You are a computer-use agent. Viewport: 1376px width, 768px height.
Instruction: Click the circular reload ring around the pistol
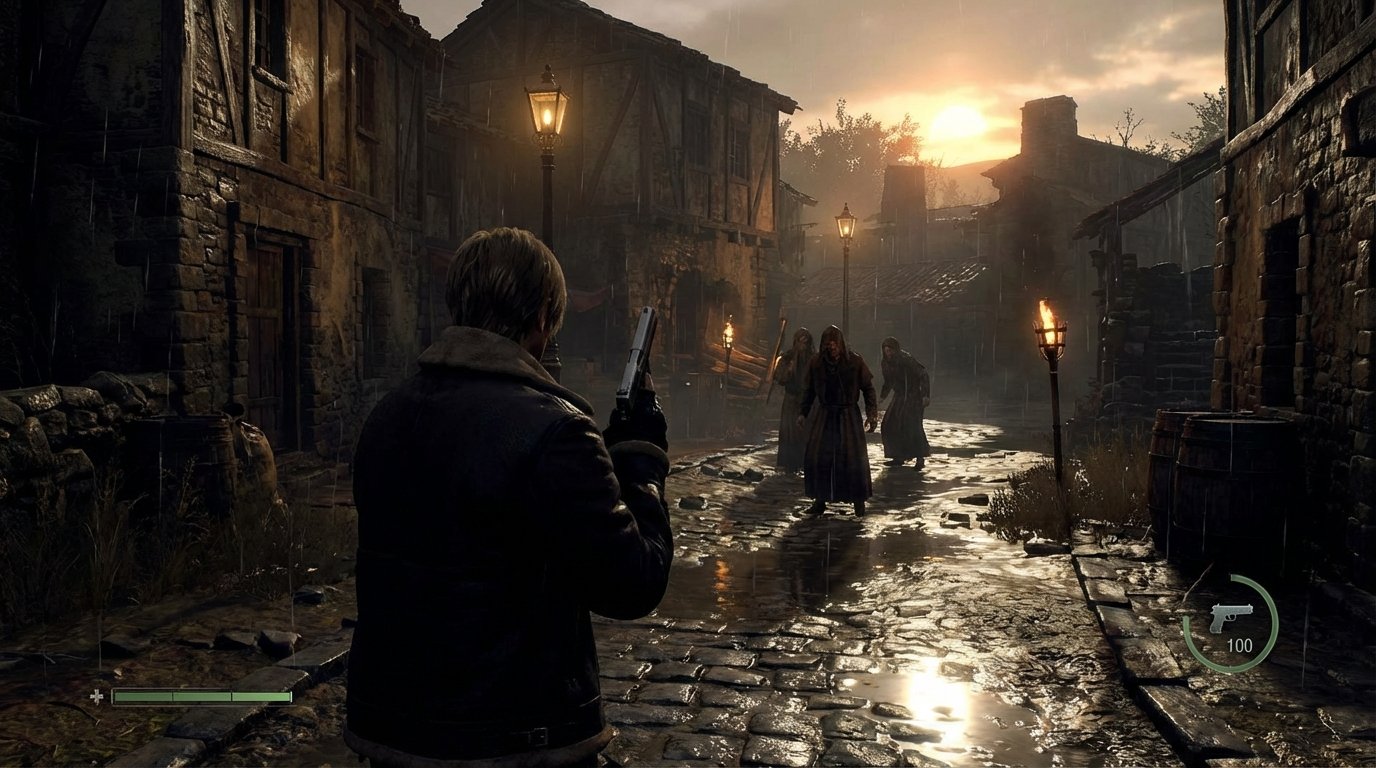point(1272,622)
